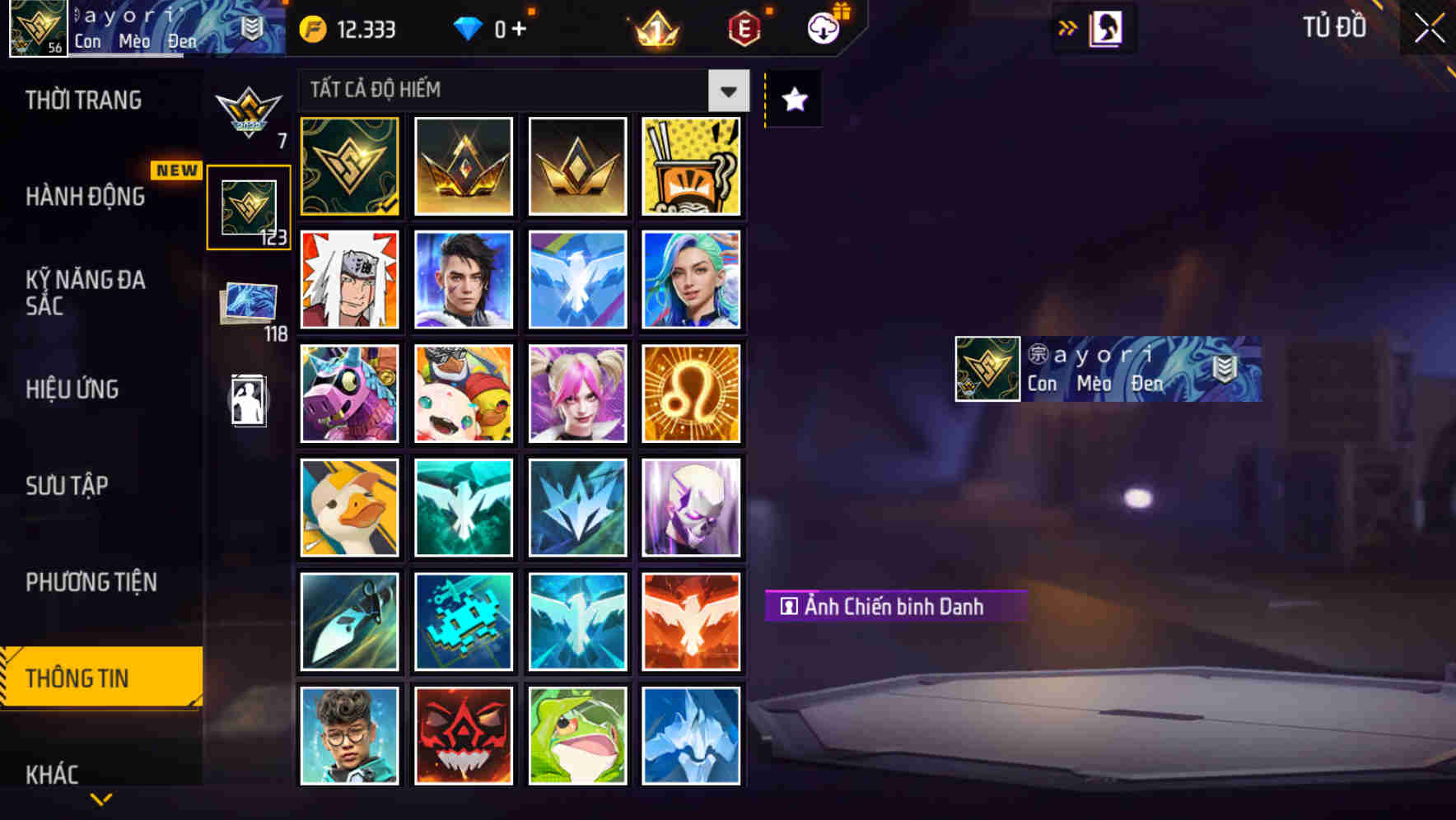Expand more categories with the bottom yellow chevron

tap(100, 799)
